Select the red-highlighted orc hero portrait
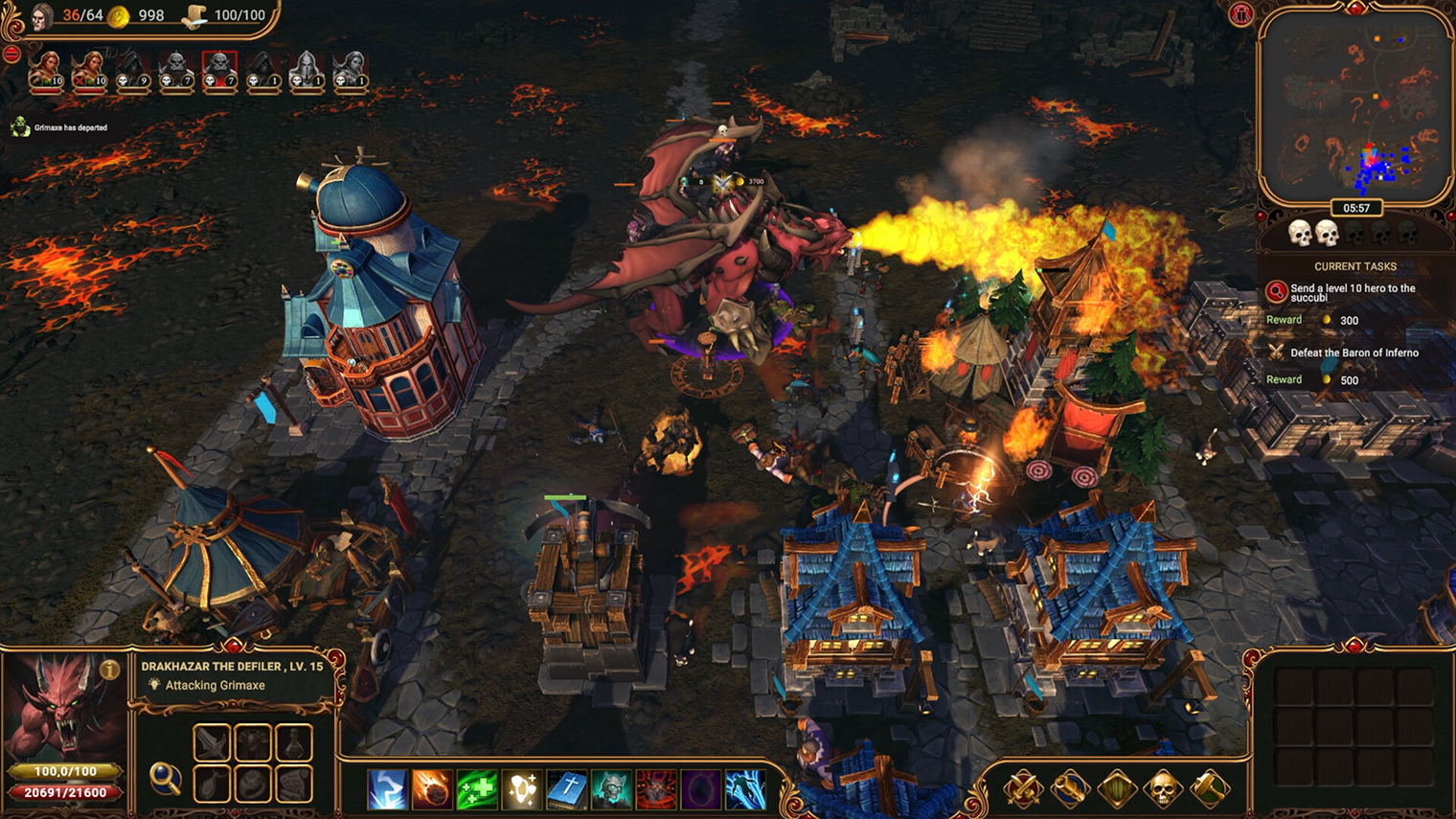 pos(219,71)
